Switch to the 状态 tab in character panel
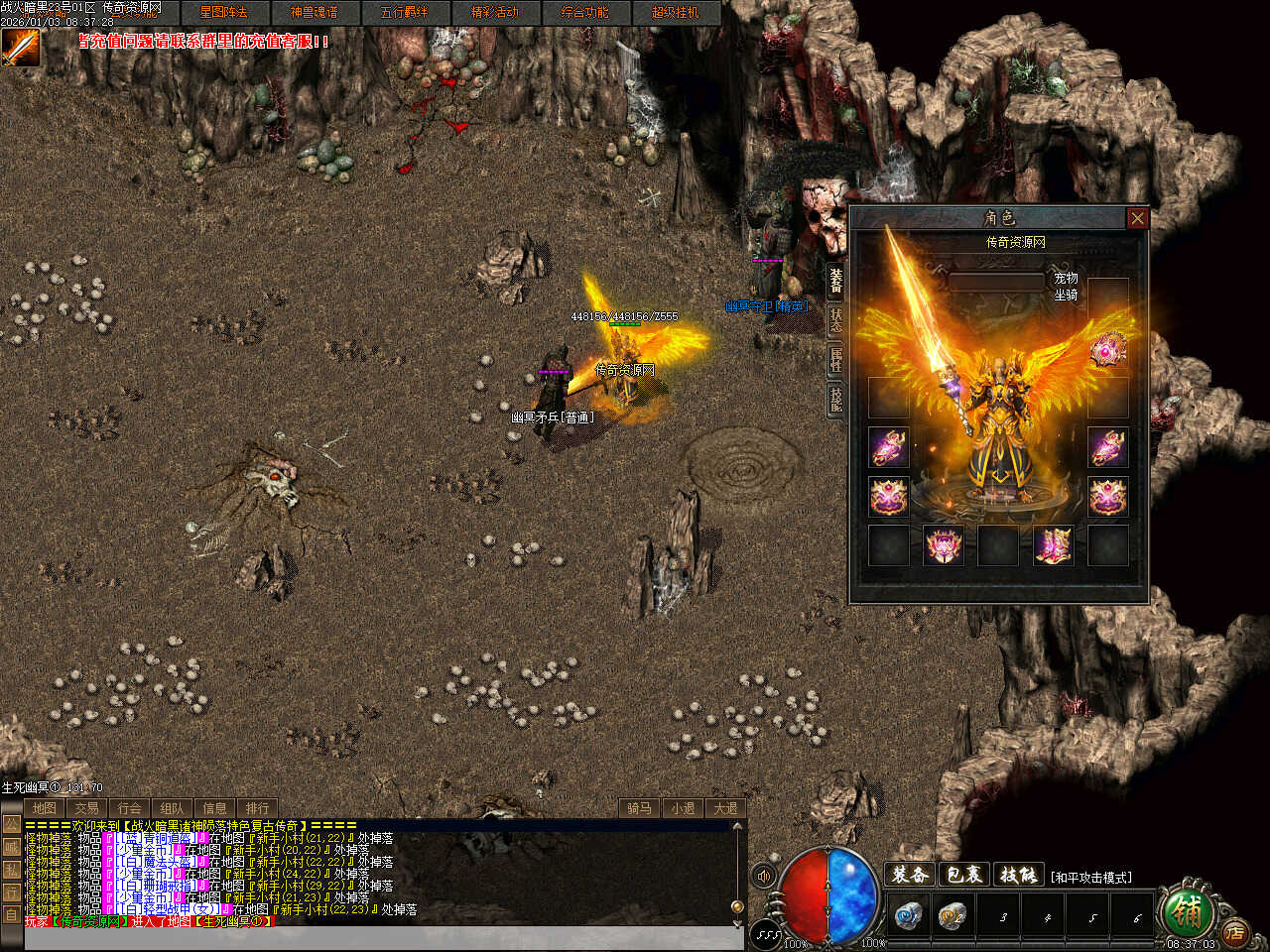1270x952 pixels. click(836, 319)
